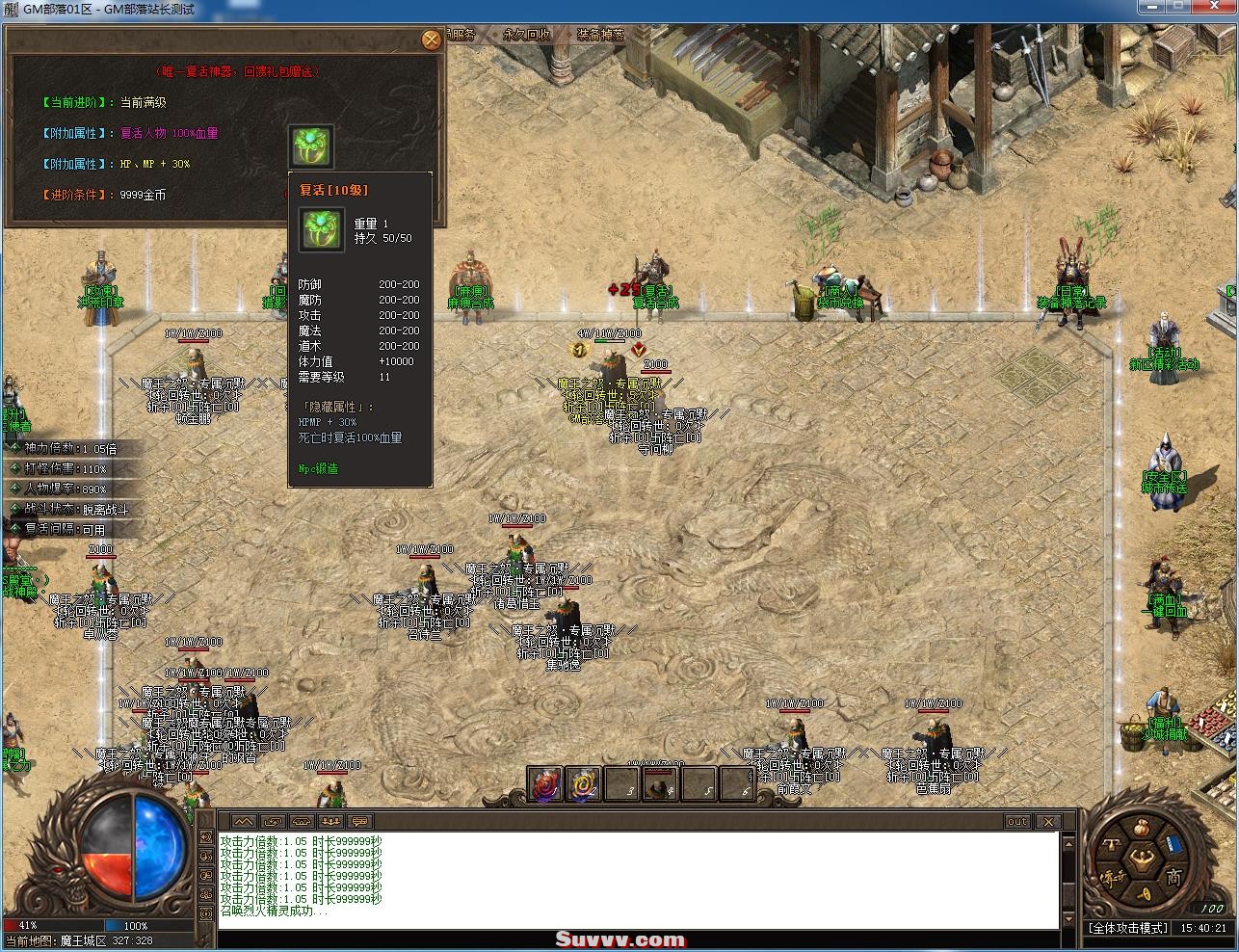The image size is (1239, 952).
Task: Expand the 人物爆率 drop-rate entry
Action: (x=48, y=489)
